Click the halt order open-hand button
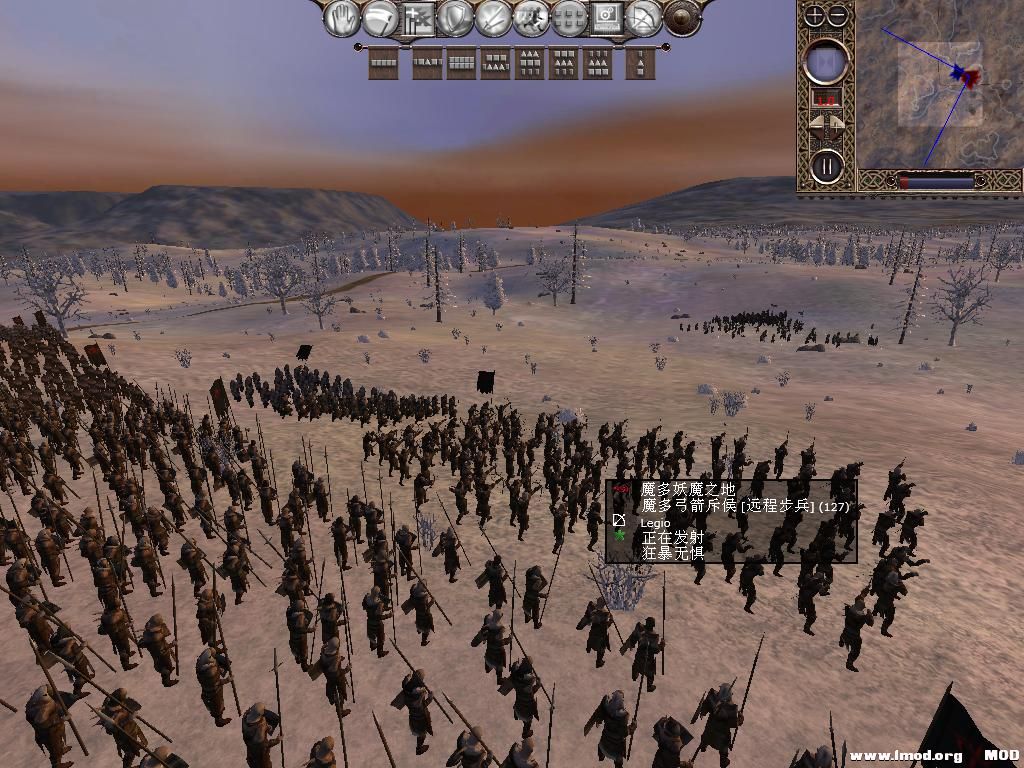This screenshot has height=768, width=1024. (x=344, y=18)
